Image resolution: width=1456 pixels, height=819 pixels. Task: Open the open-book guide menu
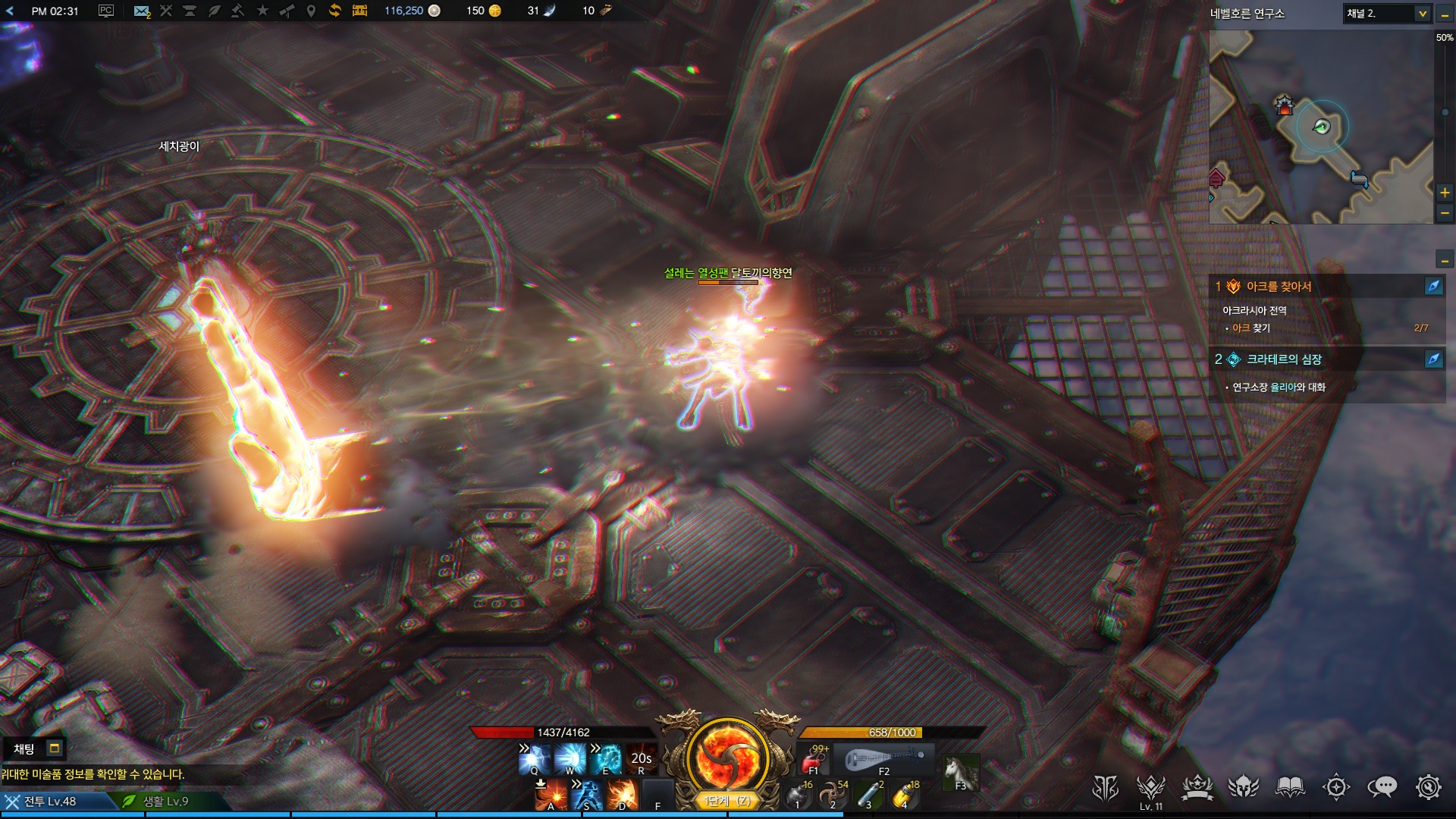(1289, 788)
